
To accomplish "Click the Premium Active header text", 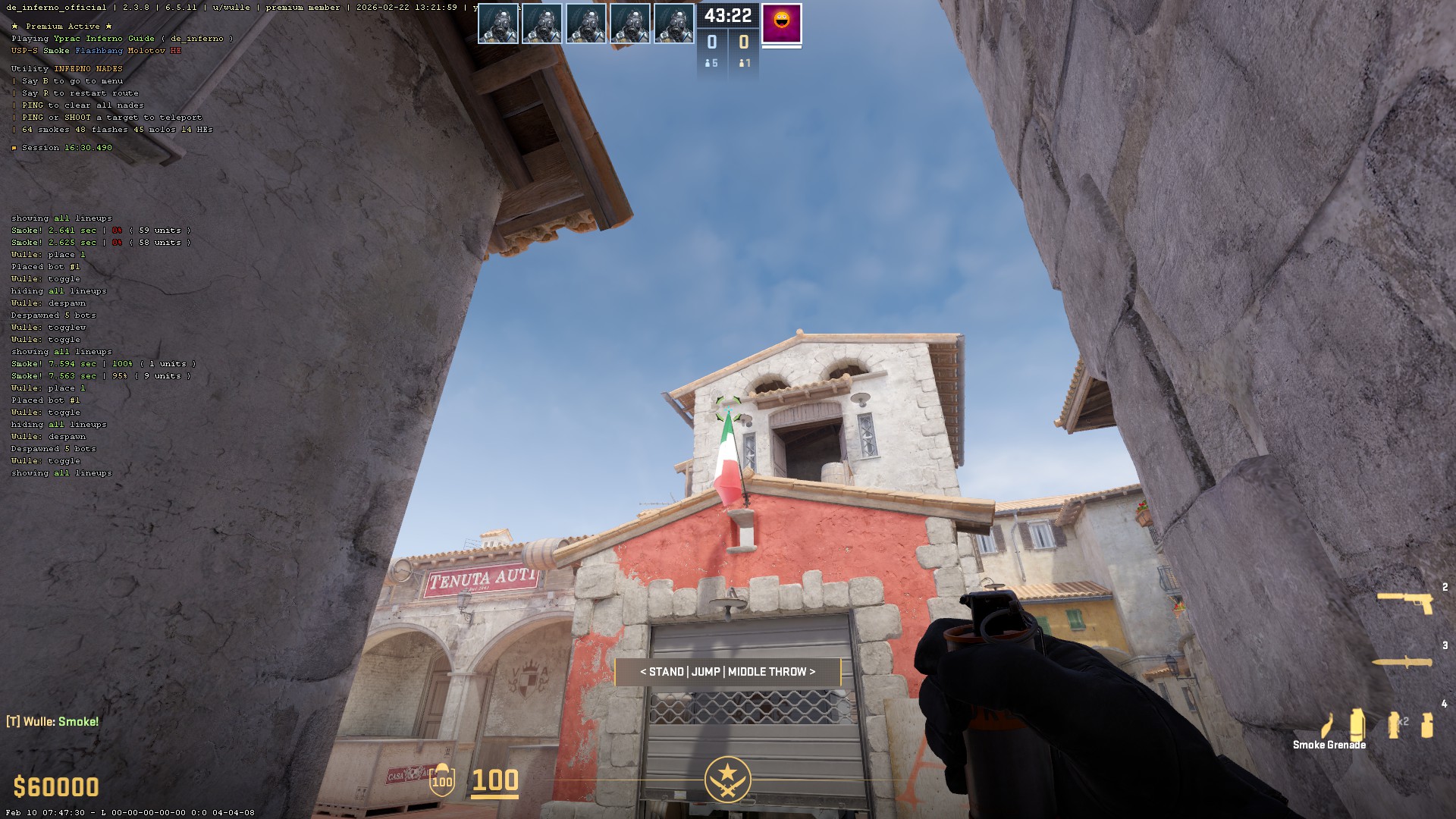I will [61, 25].
